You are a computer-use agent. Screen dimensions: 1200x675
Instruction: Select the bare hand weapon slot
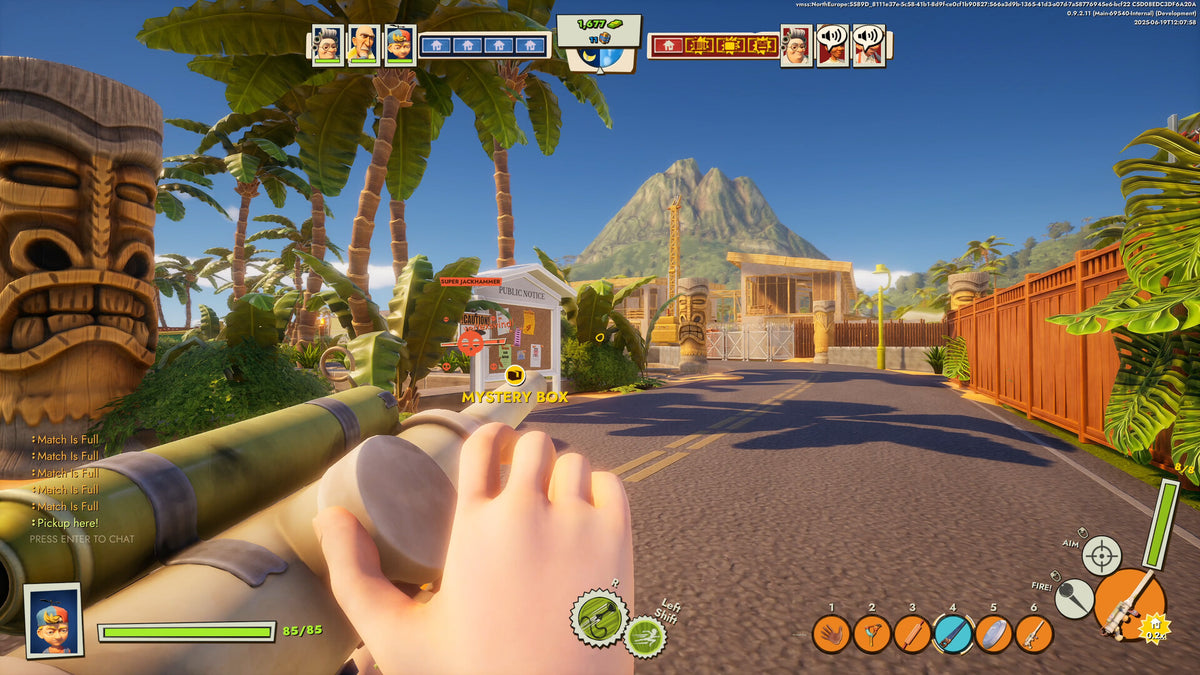831,634
